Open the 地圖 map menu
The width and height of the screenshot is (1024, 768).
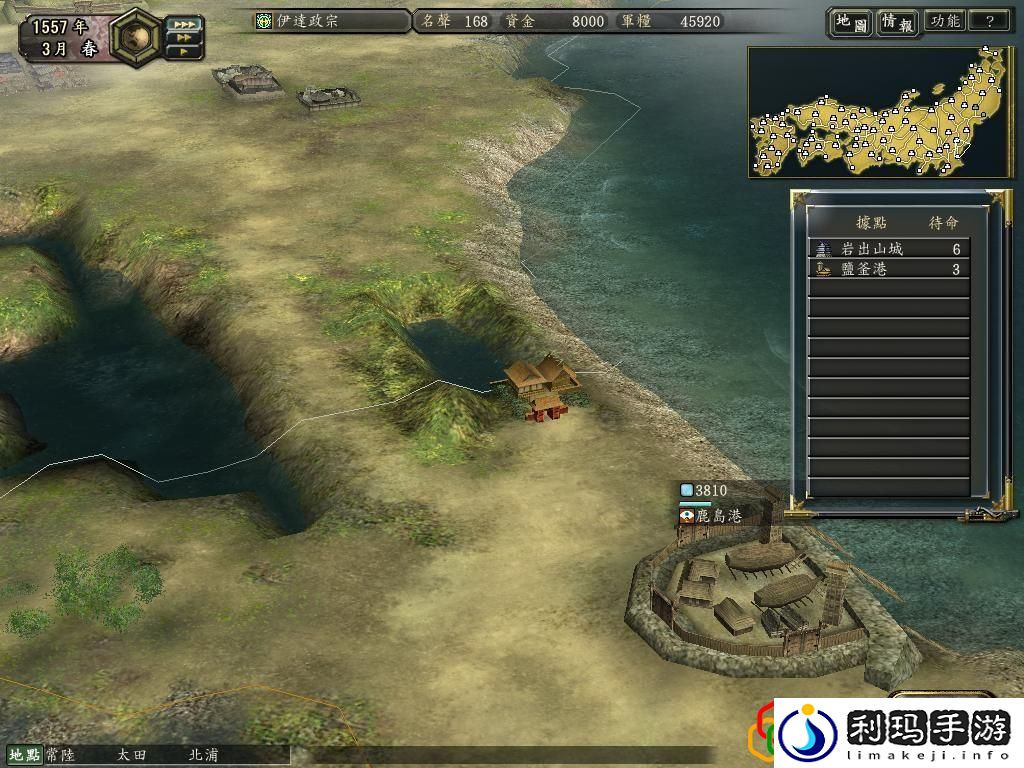tap(850, 22)
